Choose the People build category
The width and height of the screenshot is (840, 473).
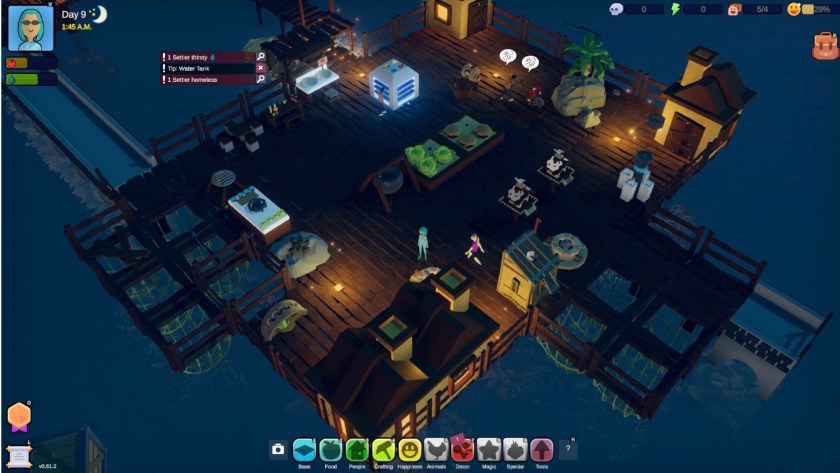[357, 450]
